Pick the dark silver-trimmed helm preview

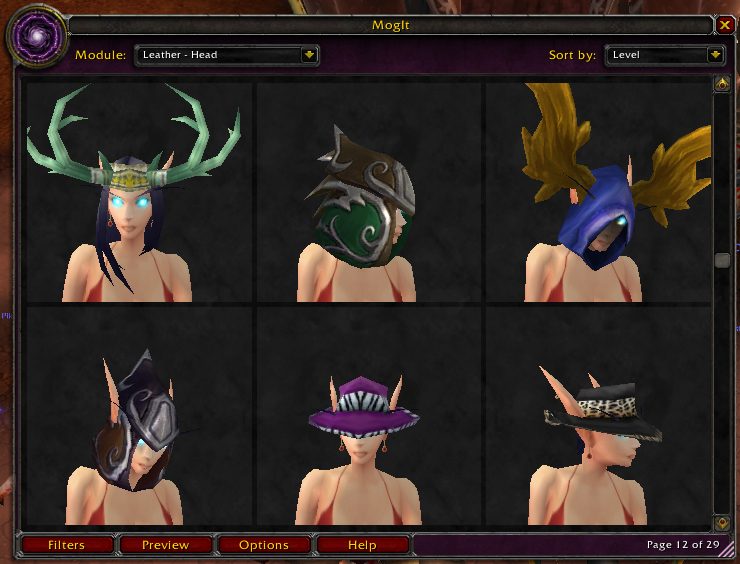pyautogui.click(x=140, y=417)
